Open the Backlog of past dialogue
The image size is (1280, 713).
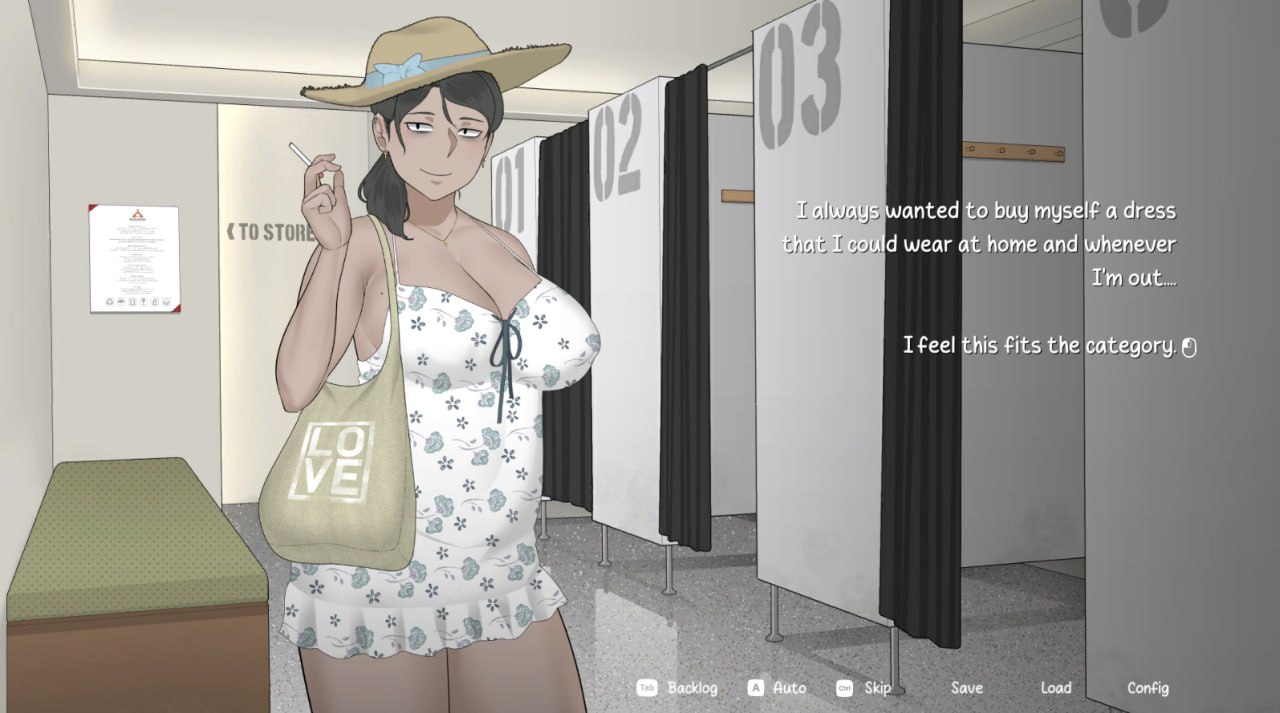691,688
